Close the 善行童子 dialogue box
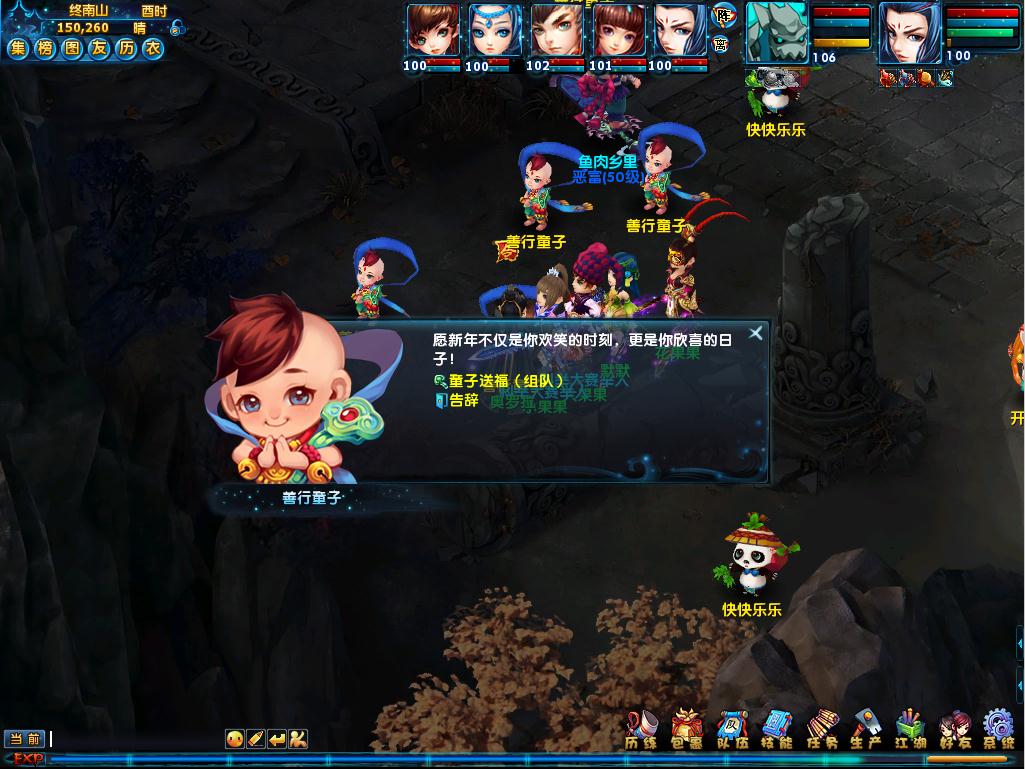Screen dimensions: 1025x769 756,333
